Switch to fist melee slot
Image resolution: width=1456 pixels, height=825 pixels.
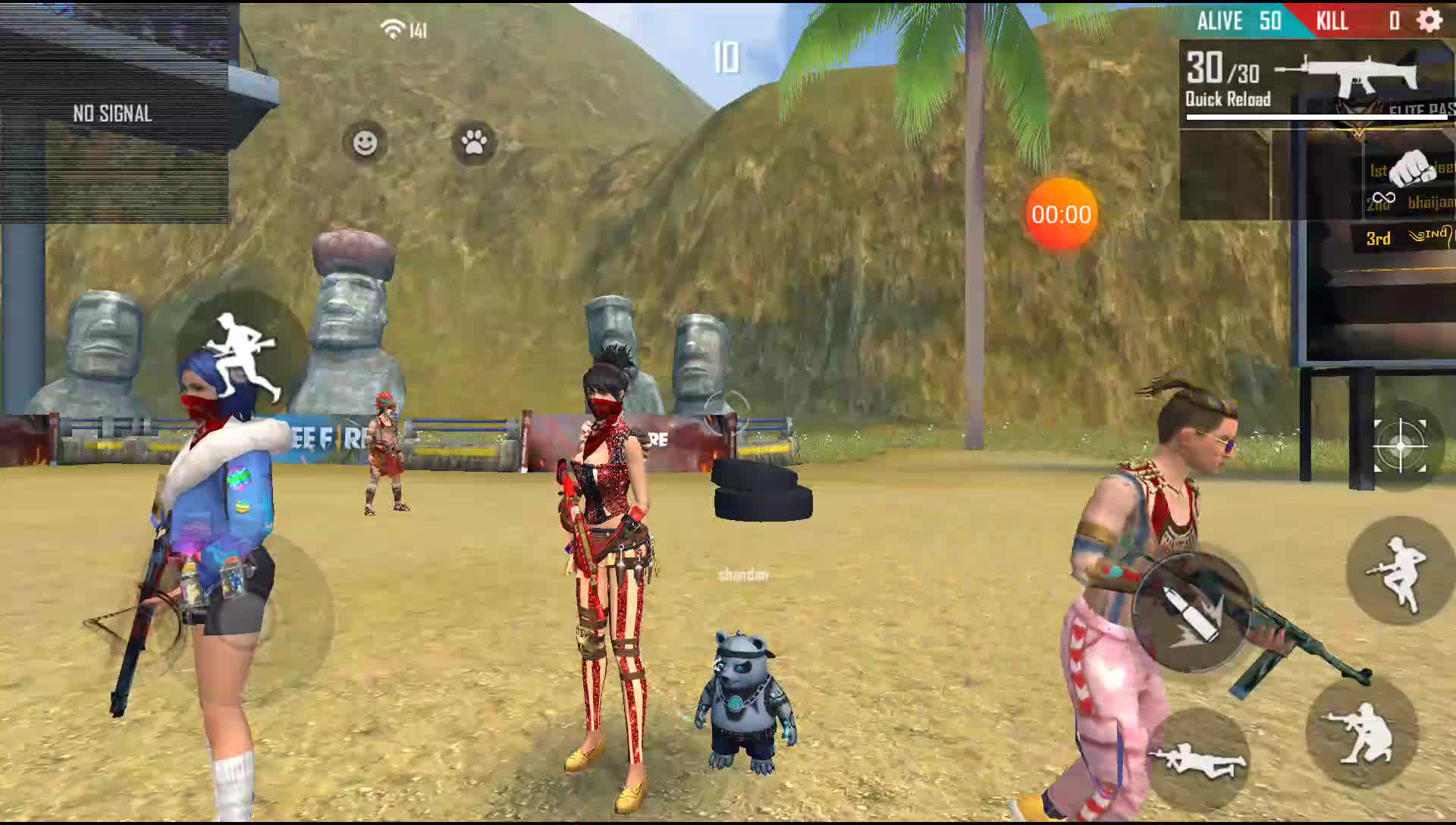tap(1411, 168)
